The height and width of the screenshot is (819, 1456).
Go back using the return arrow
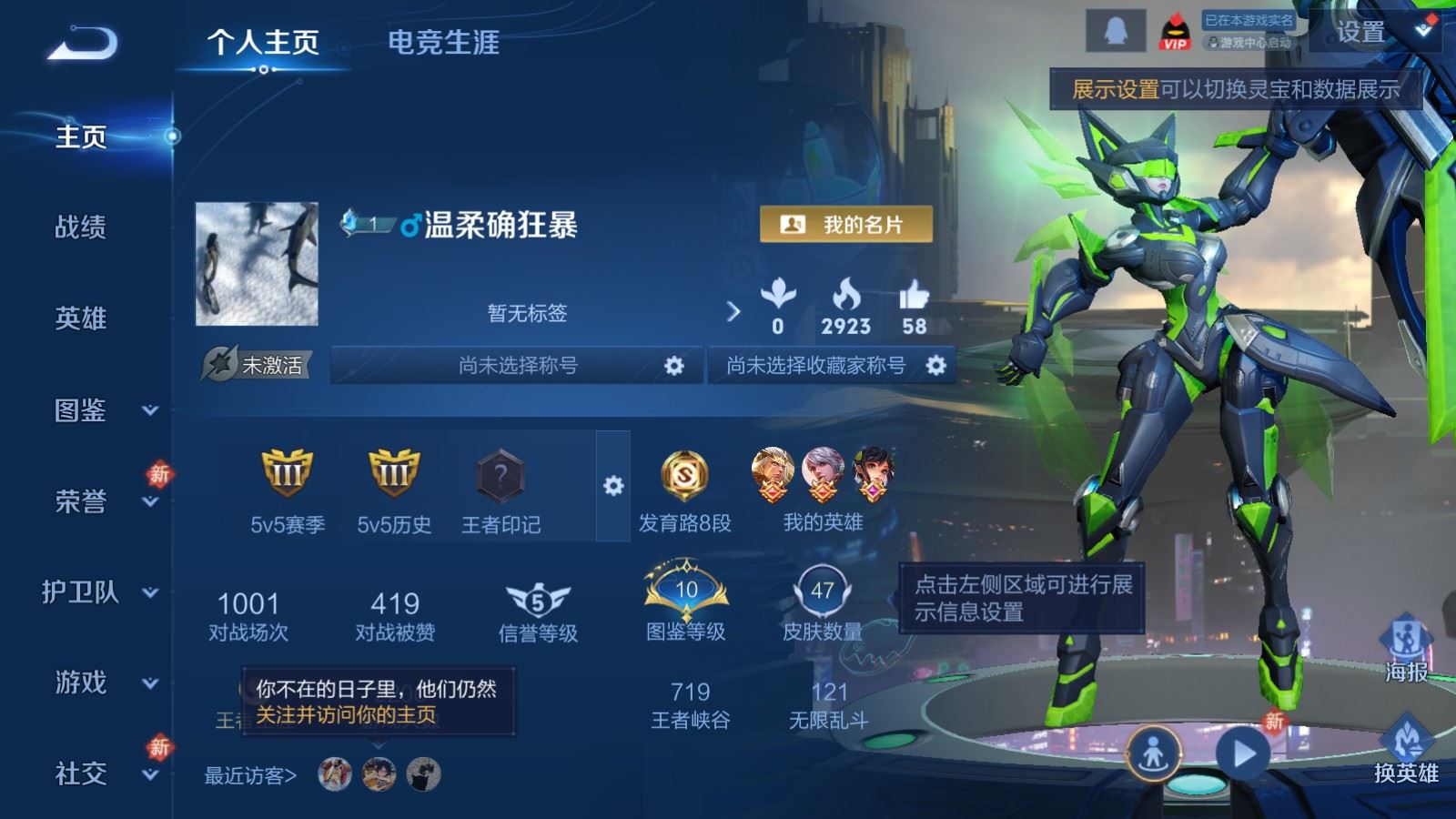[x=82, y=43]
